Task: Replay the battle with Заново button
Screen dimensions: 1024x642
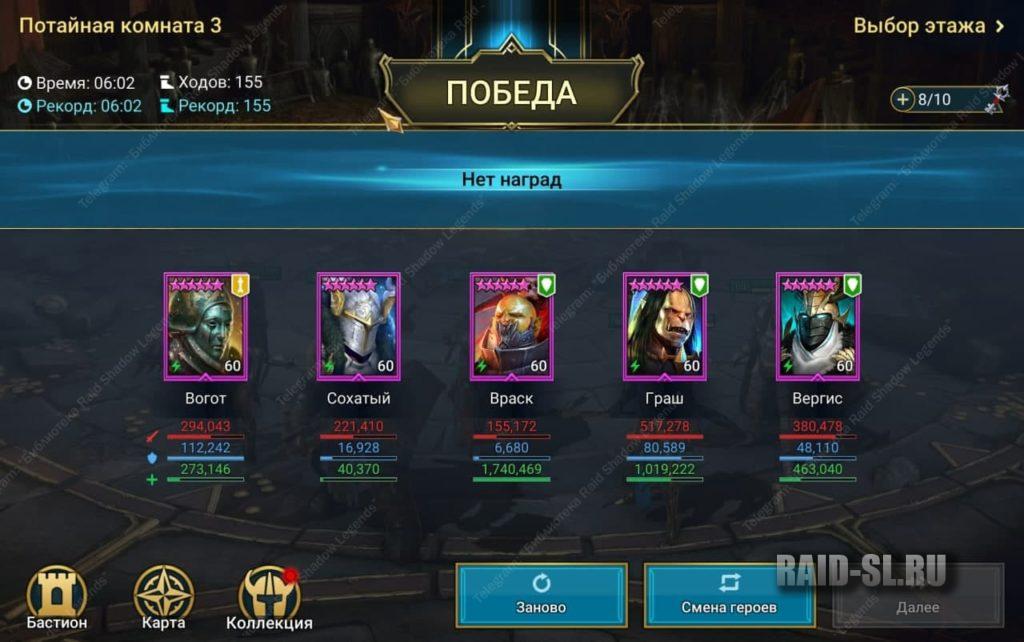Action: (541, 595)
